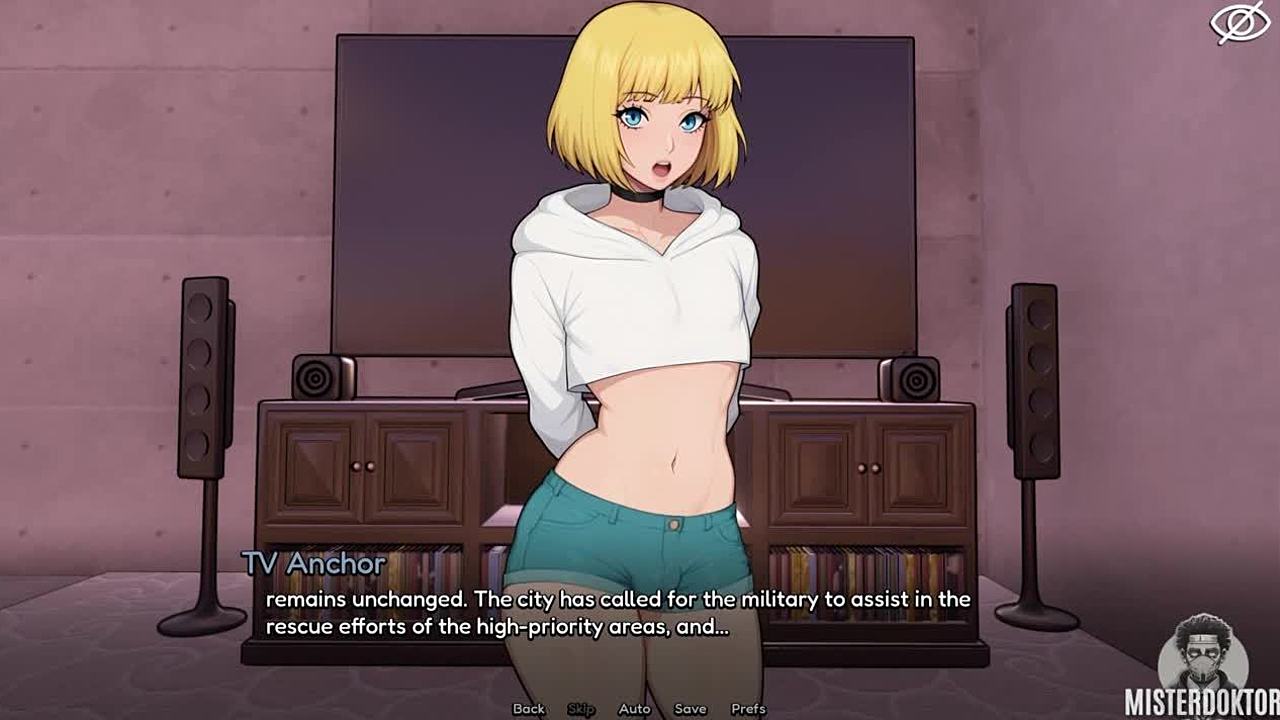Turn on Auto advance mode
The width and height of the screenshot is (1280, 720).
tap(634, 709)
